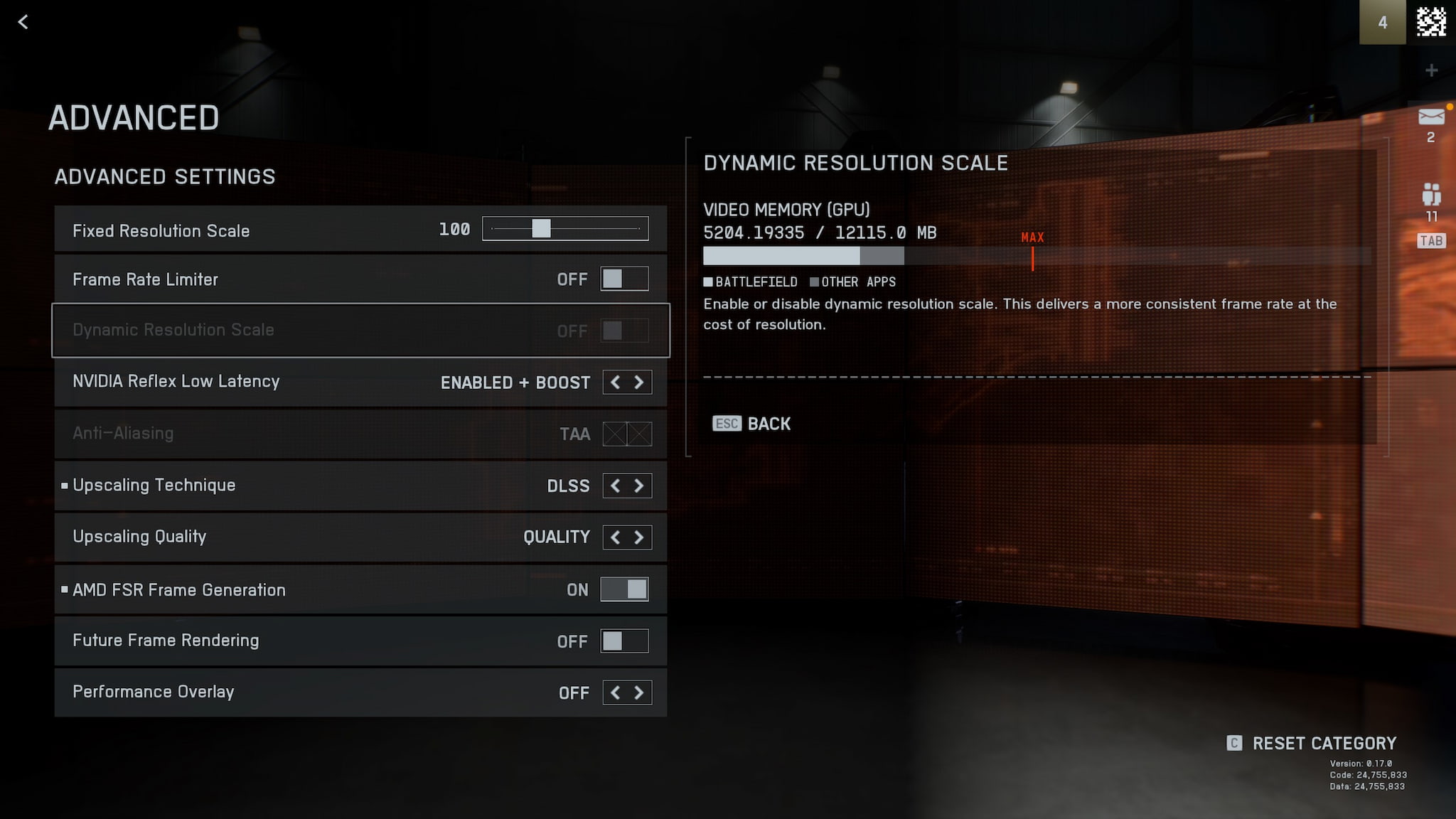This screenshot has height=819, width=1456.
Task: Open the player profile avatar
Action: (x=1431, y=22)
